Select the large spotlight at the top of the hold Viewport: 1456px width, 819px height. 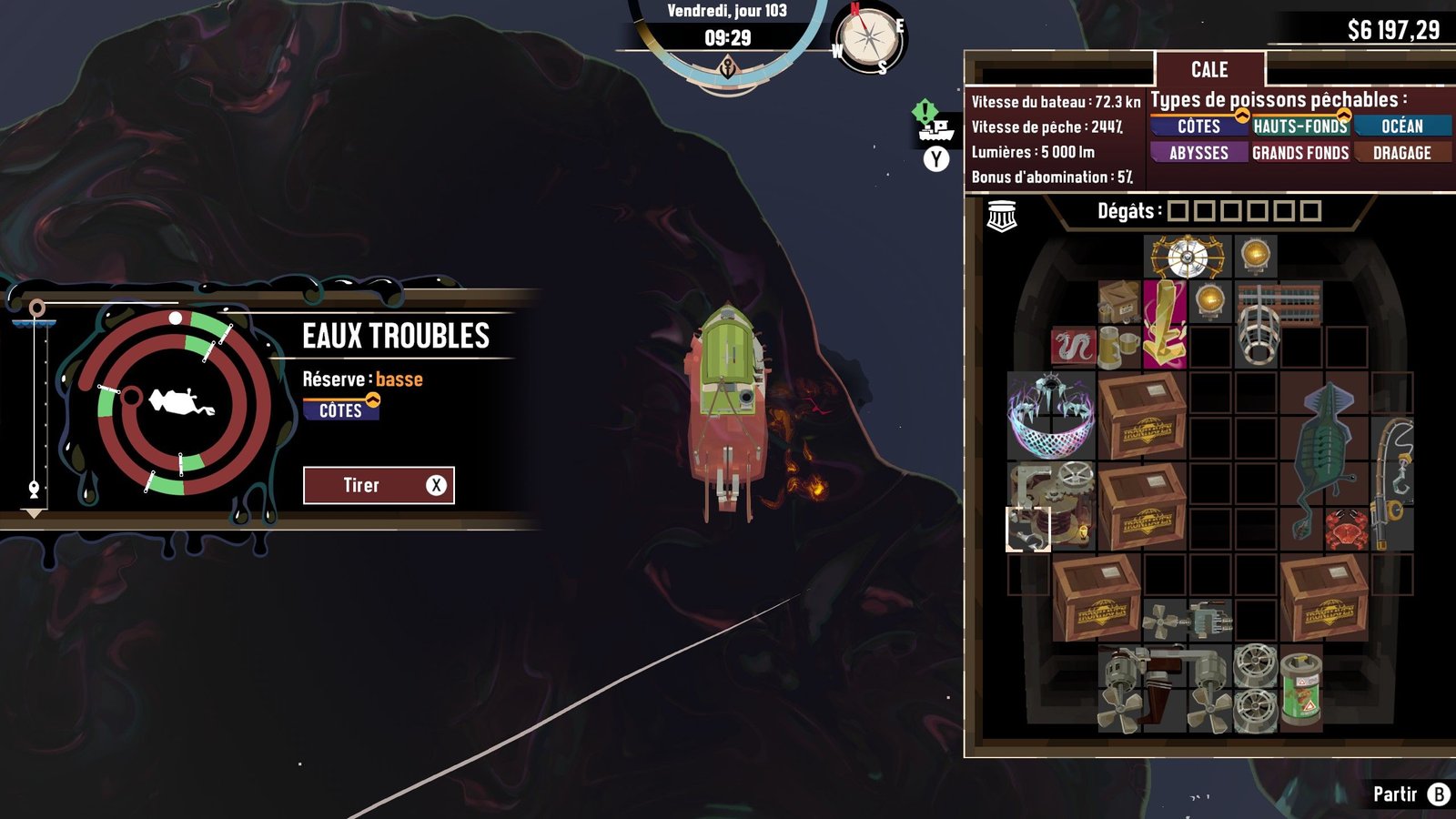1188,257
